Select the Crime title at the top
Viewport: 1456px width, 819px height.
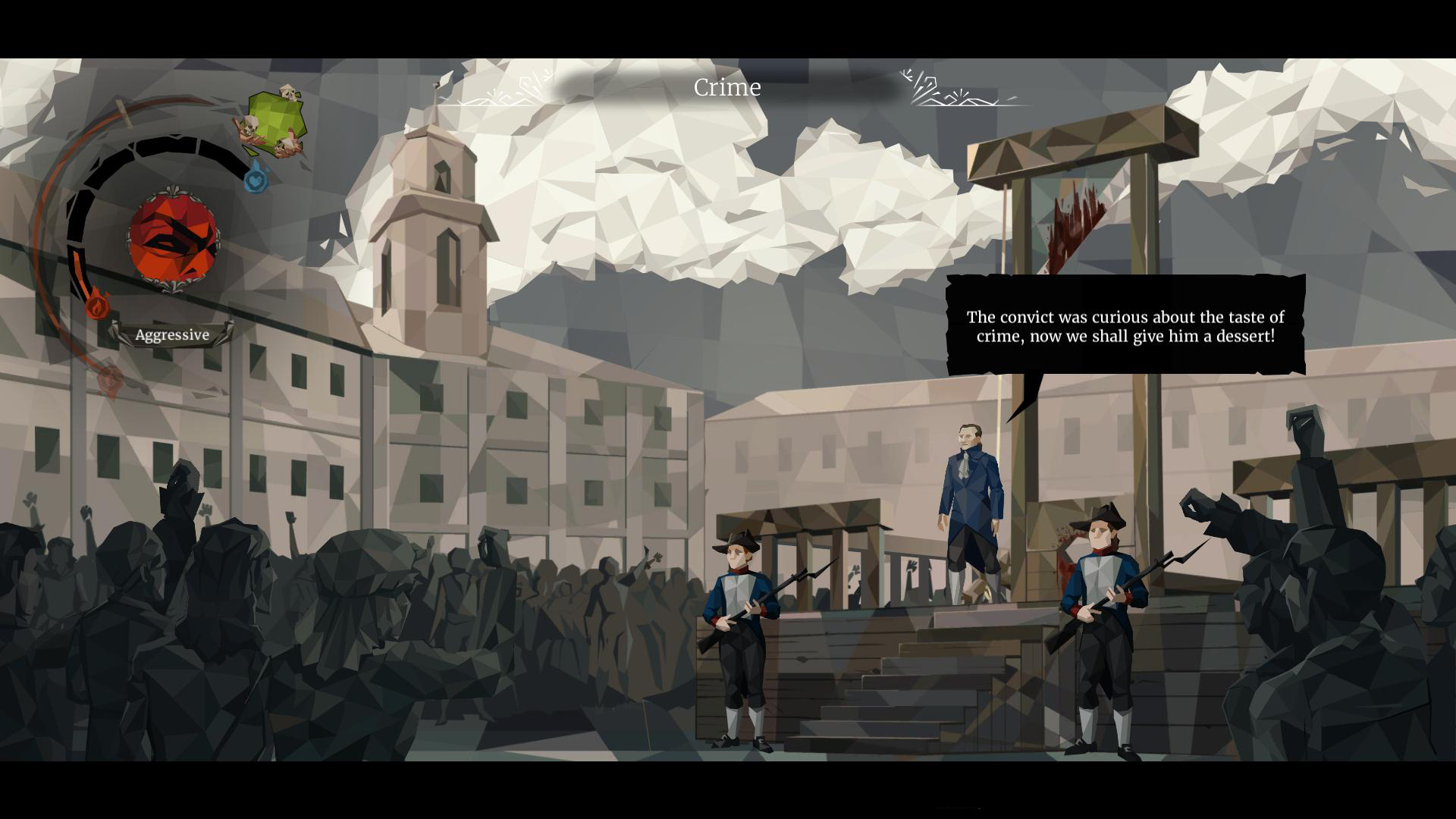(x=727, y=86)
